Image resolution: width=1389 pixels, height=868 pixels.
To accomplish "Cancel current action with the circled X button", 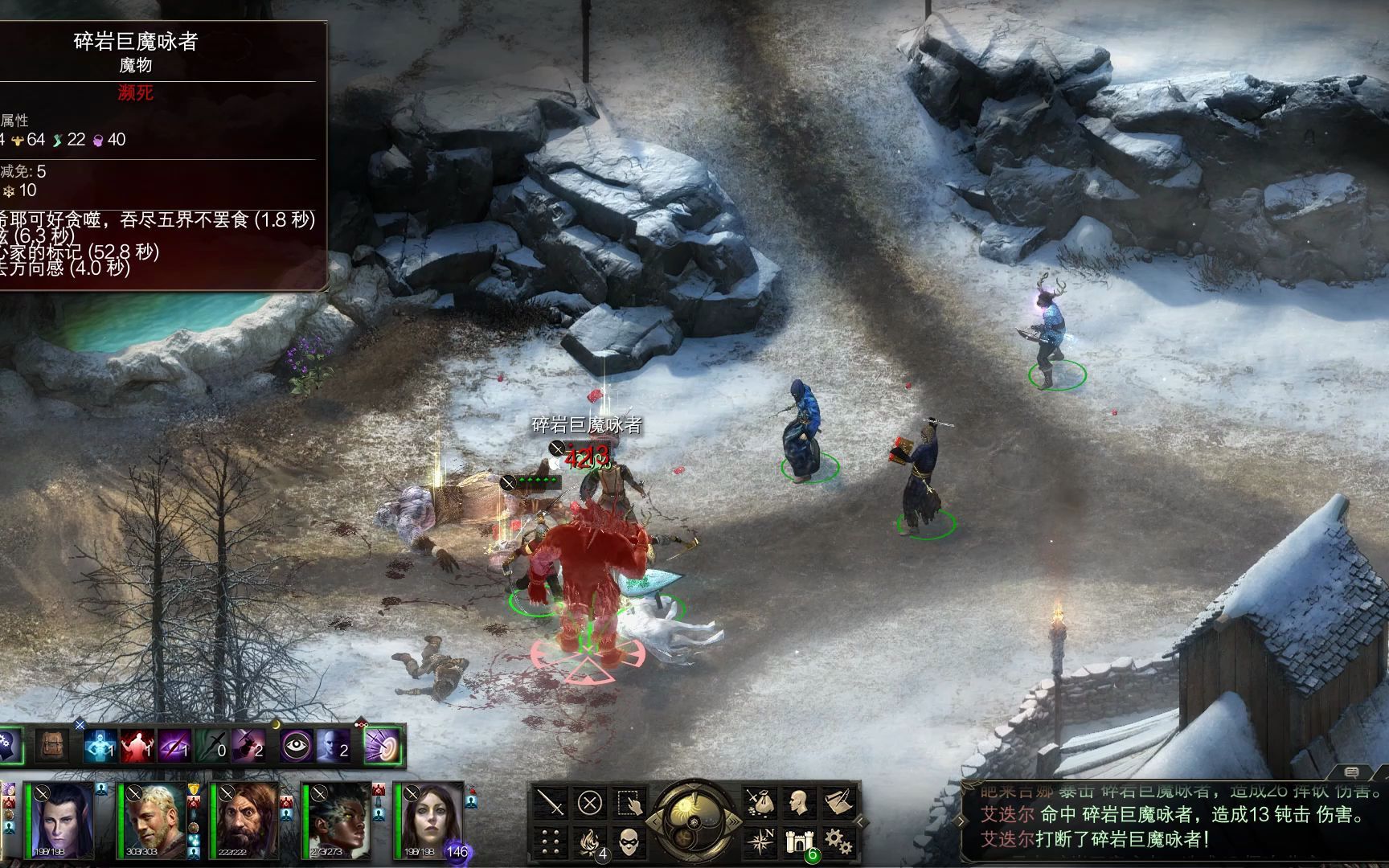I will (590, 802).
